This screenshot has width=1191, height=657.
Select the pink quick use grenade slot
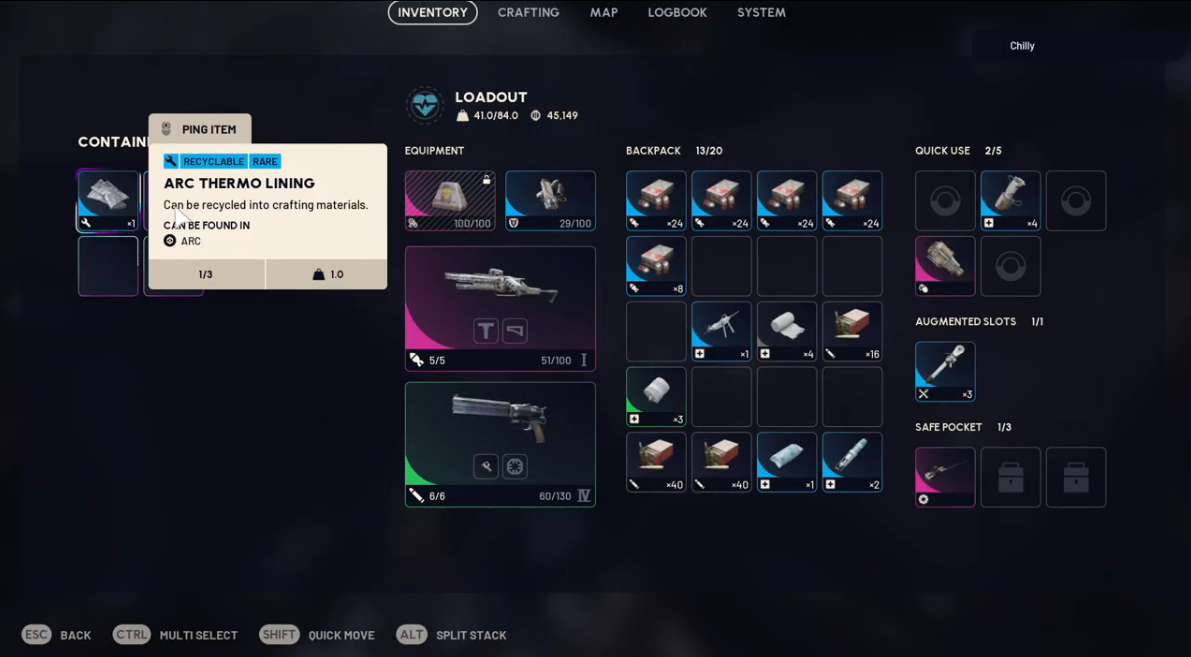click(x=945, y=266)
